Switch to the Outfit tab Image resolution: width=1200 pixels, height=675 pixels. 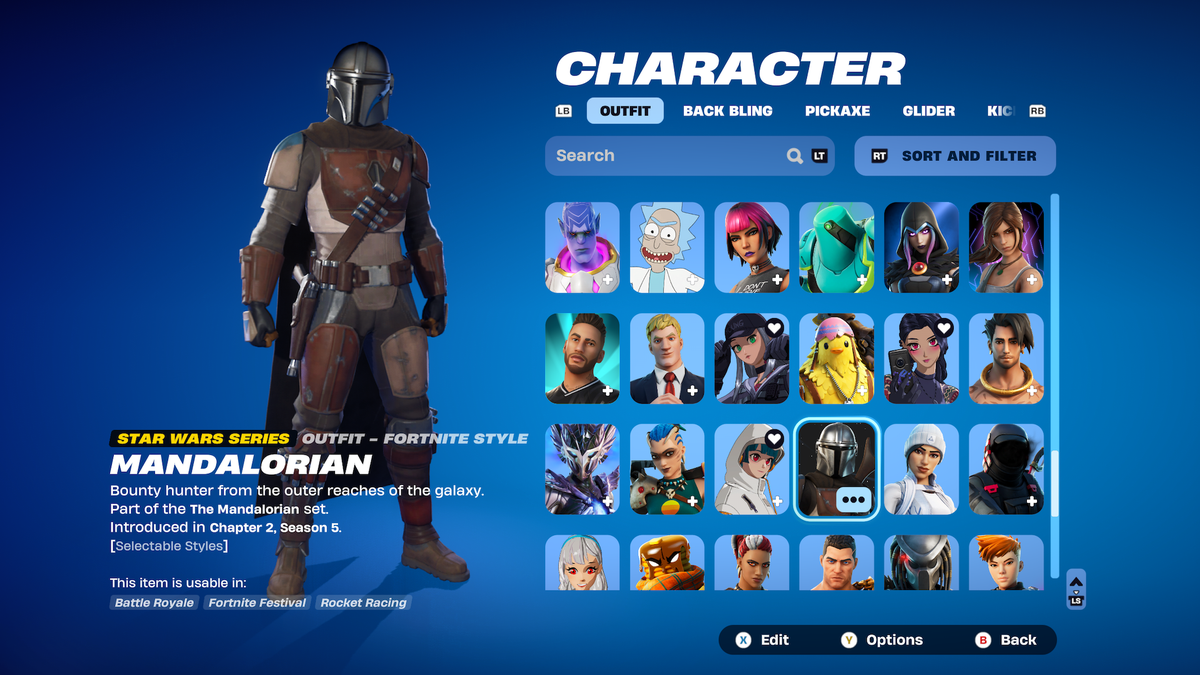click(625, 111)
